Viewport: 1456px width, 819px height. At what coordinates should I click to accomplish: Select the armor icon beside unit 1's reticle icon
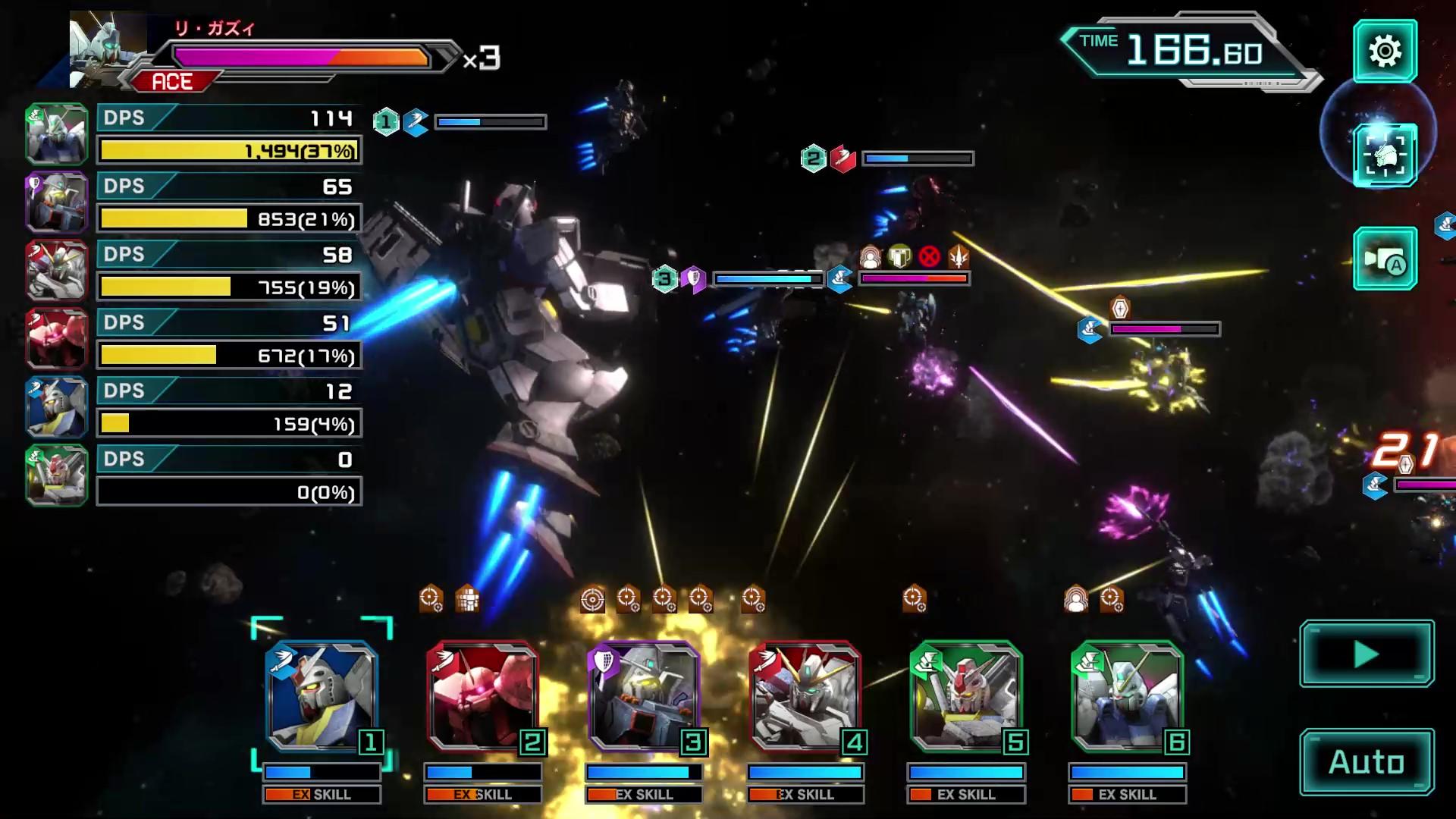(x=466, y=599)
